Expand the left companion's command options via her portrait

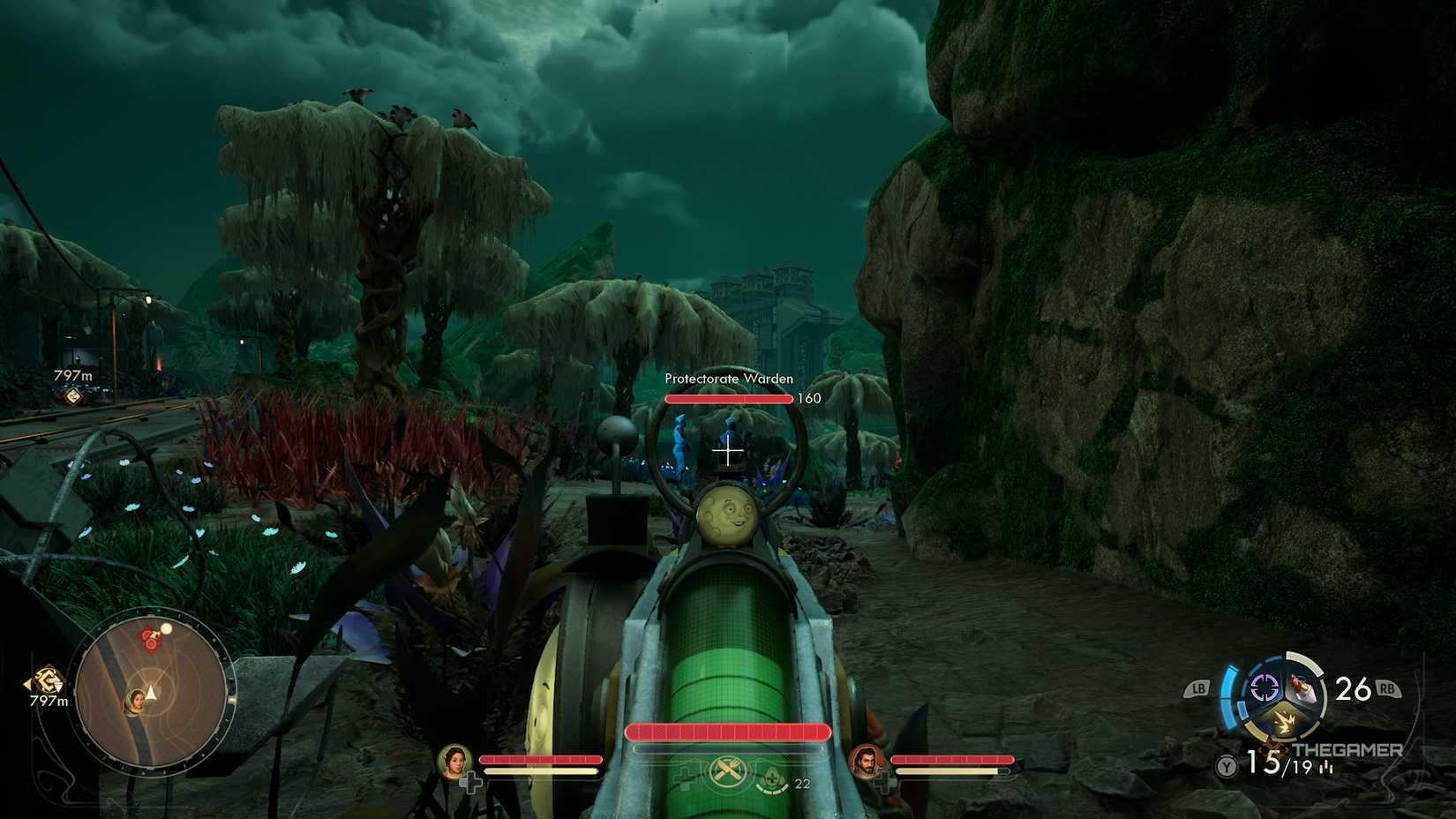(454, 761)
